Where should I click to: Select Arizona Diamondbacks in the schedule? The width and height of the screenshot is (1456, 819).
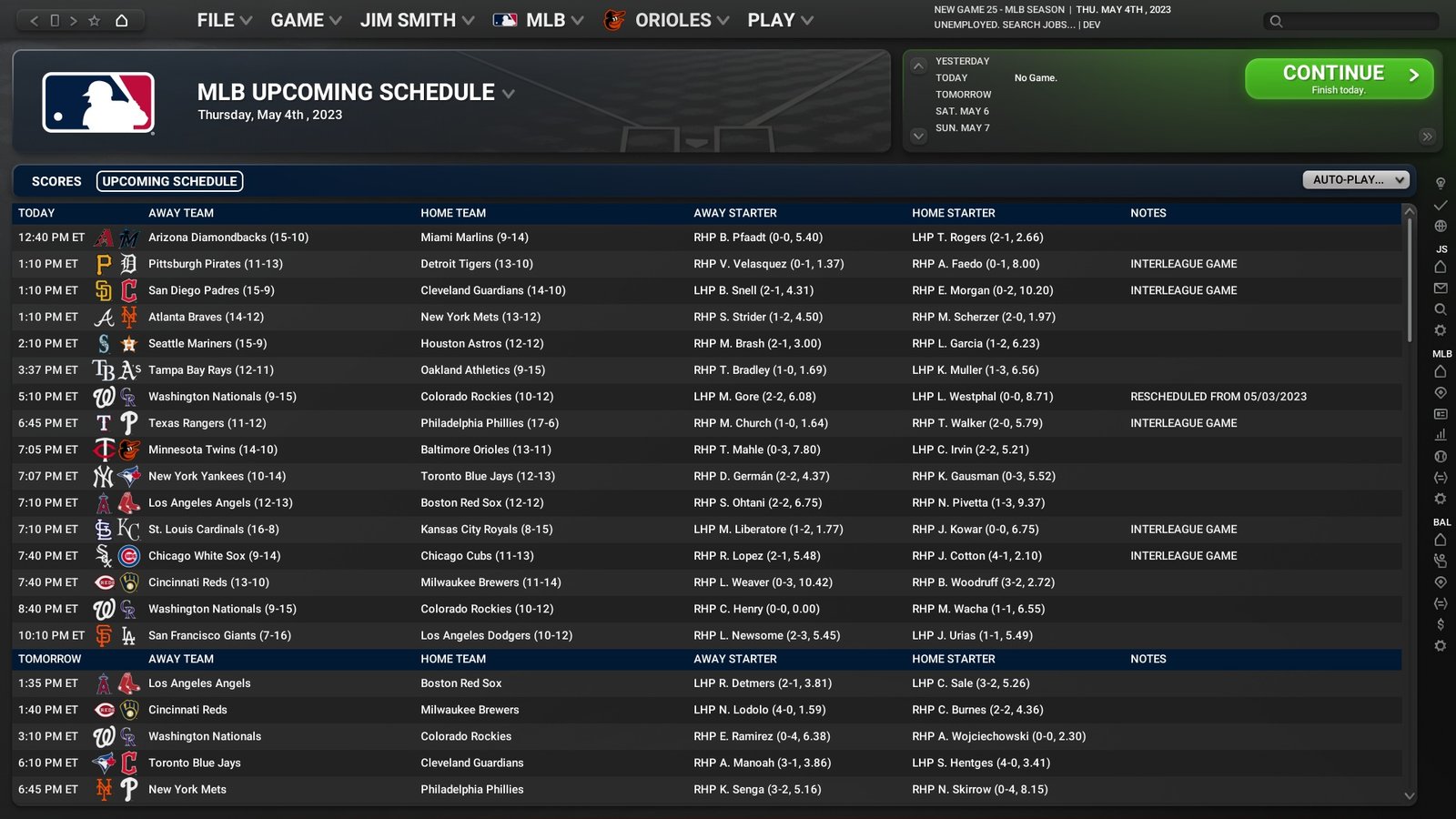pos(228,238)
